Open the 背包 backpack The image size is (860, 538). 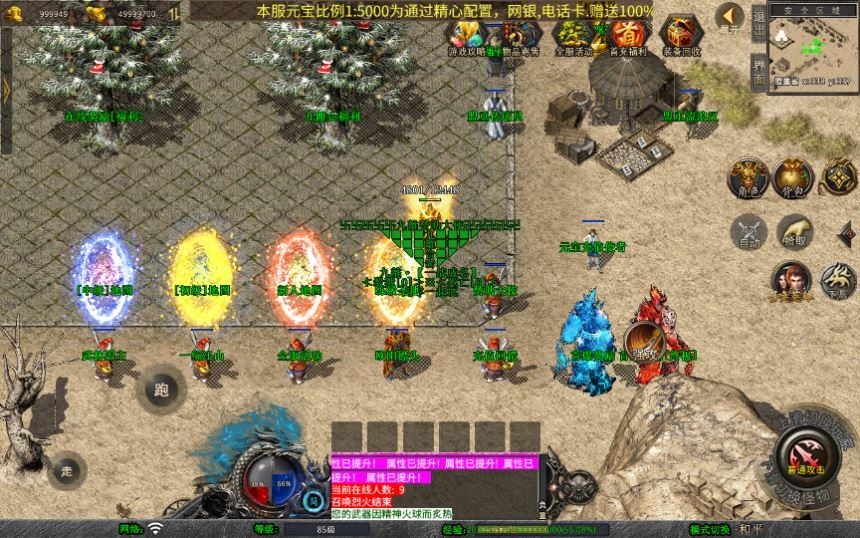(x=794, y=177)
